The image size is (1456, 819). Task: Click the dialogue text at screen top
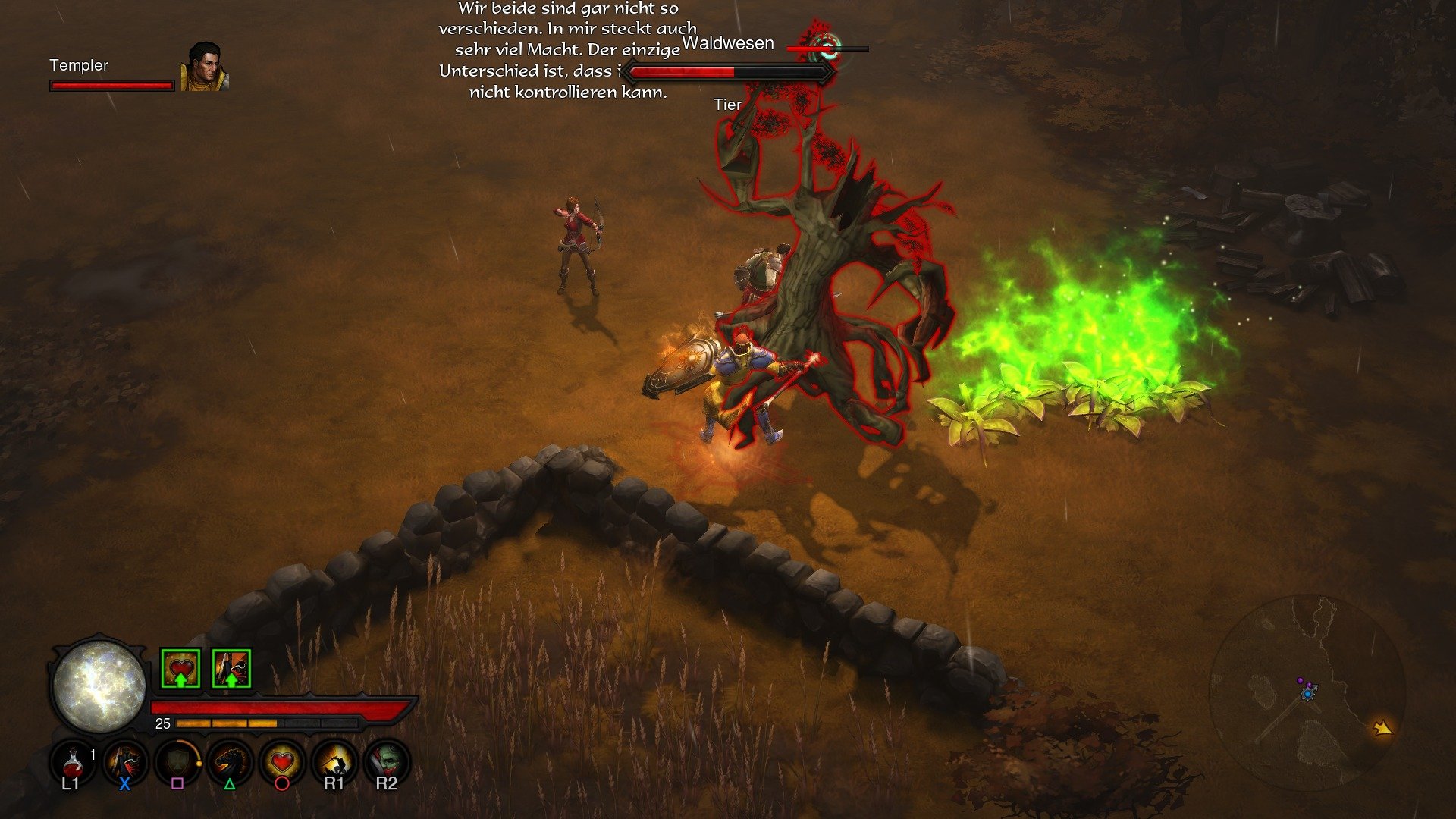(x=565, y=49)
